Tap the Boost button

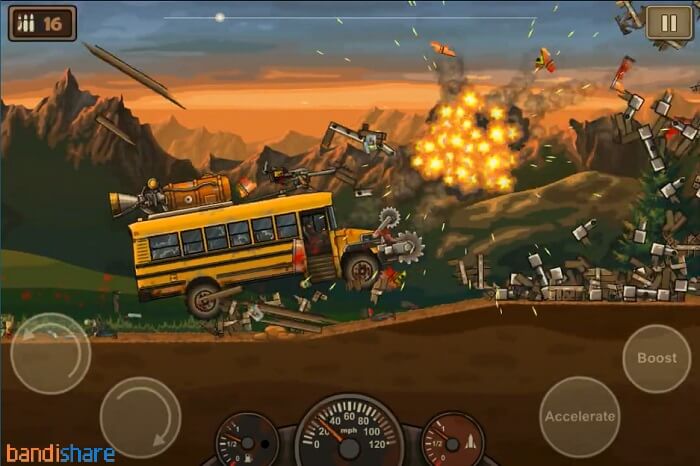click(656, 358)
